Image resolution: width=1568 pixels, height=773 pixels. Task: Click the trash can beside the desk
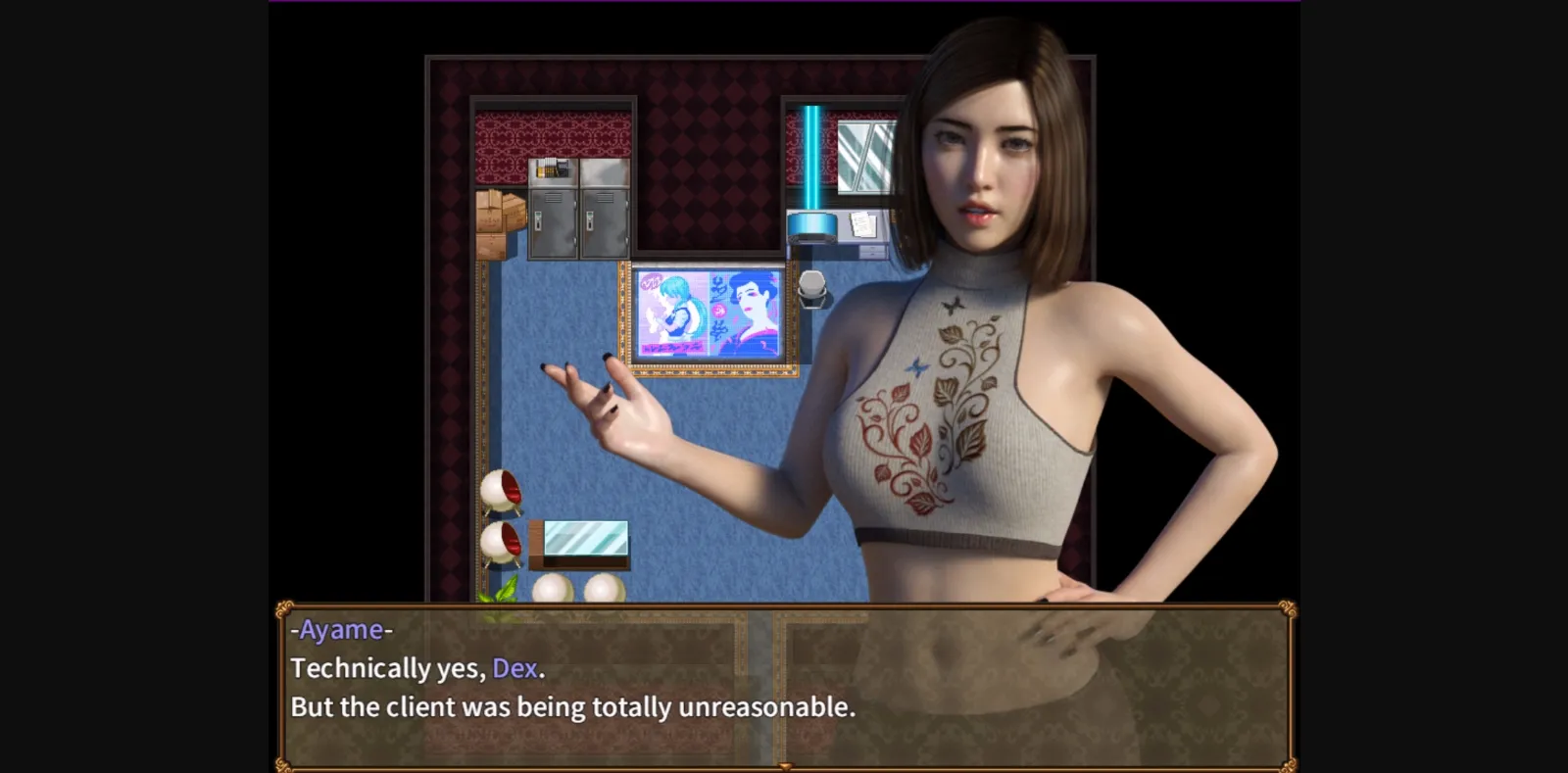(811, 289)
